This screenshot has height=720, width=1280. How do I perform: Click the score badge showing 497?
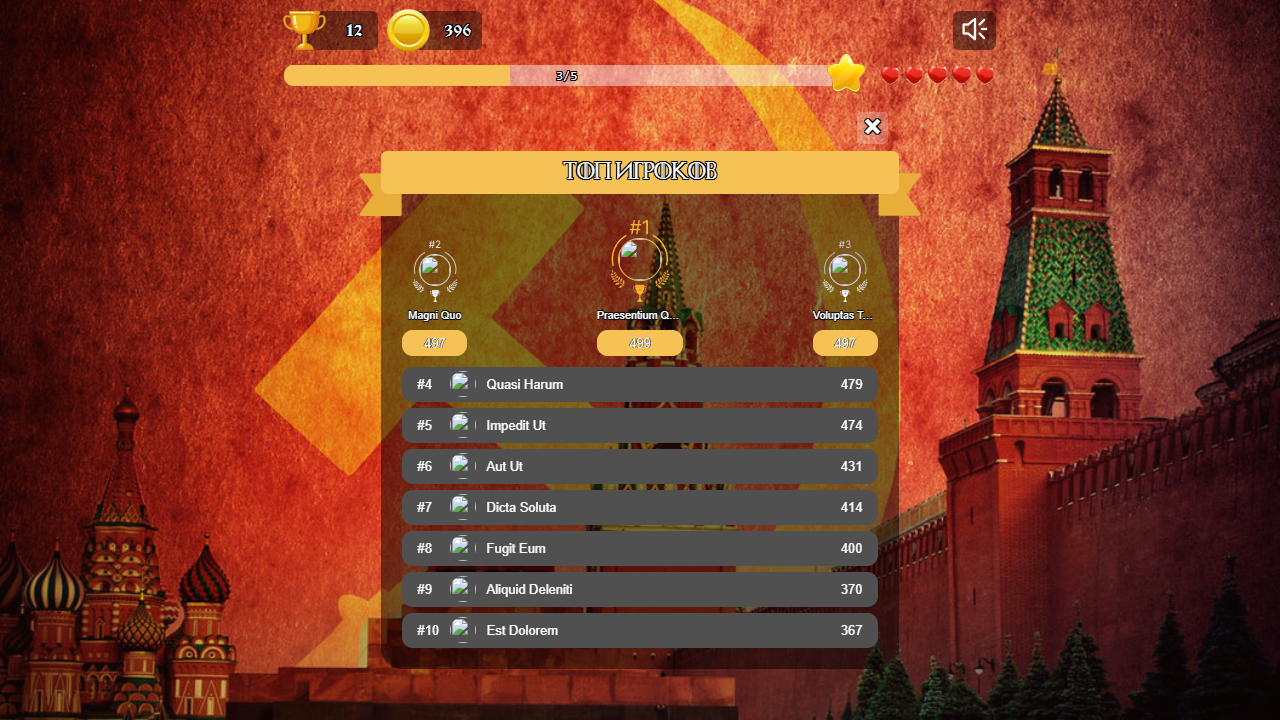pos(845,342)
